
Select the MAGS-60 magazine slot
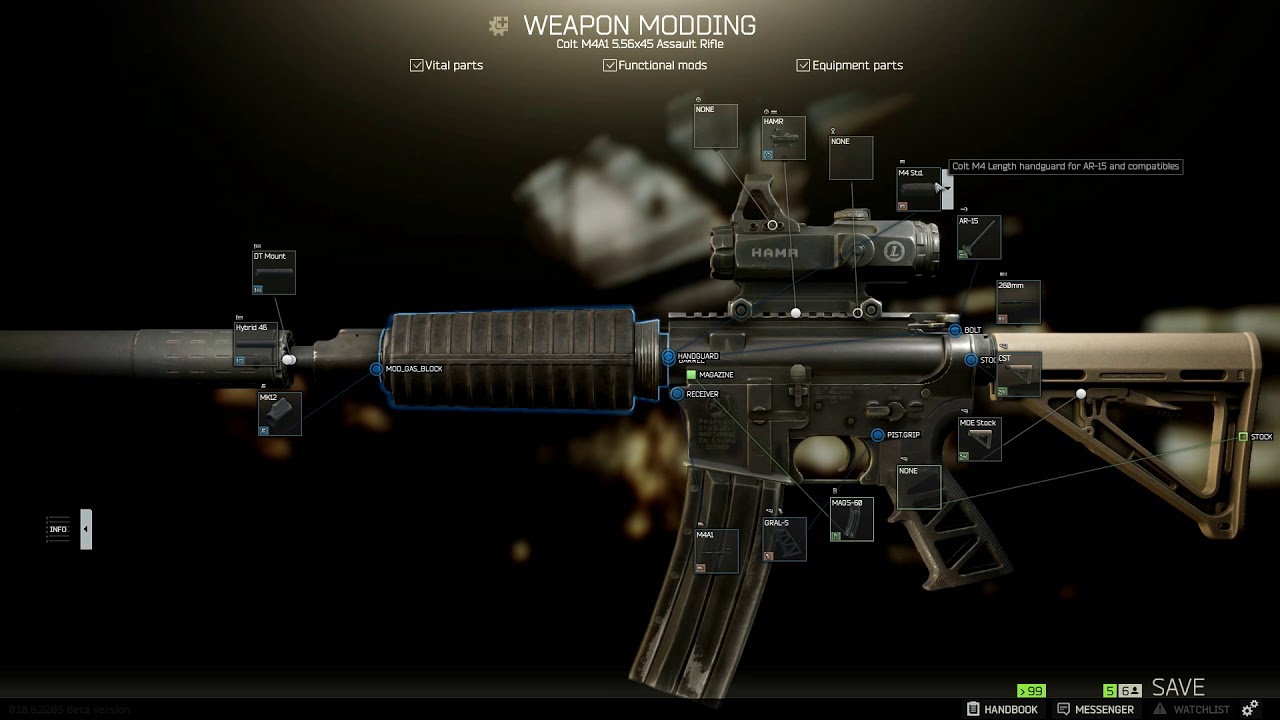pos(851,520)
